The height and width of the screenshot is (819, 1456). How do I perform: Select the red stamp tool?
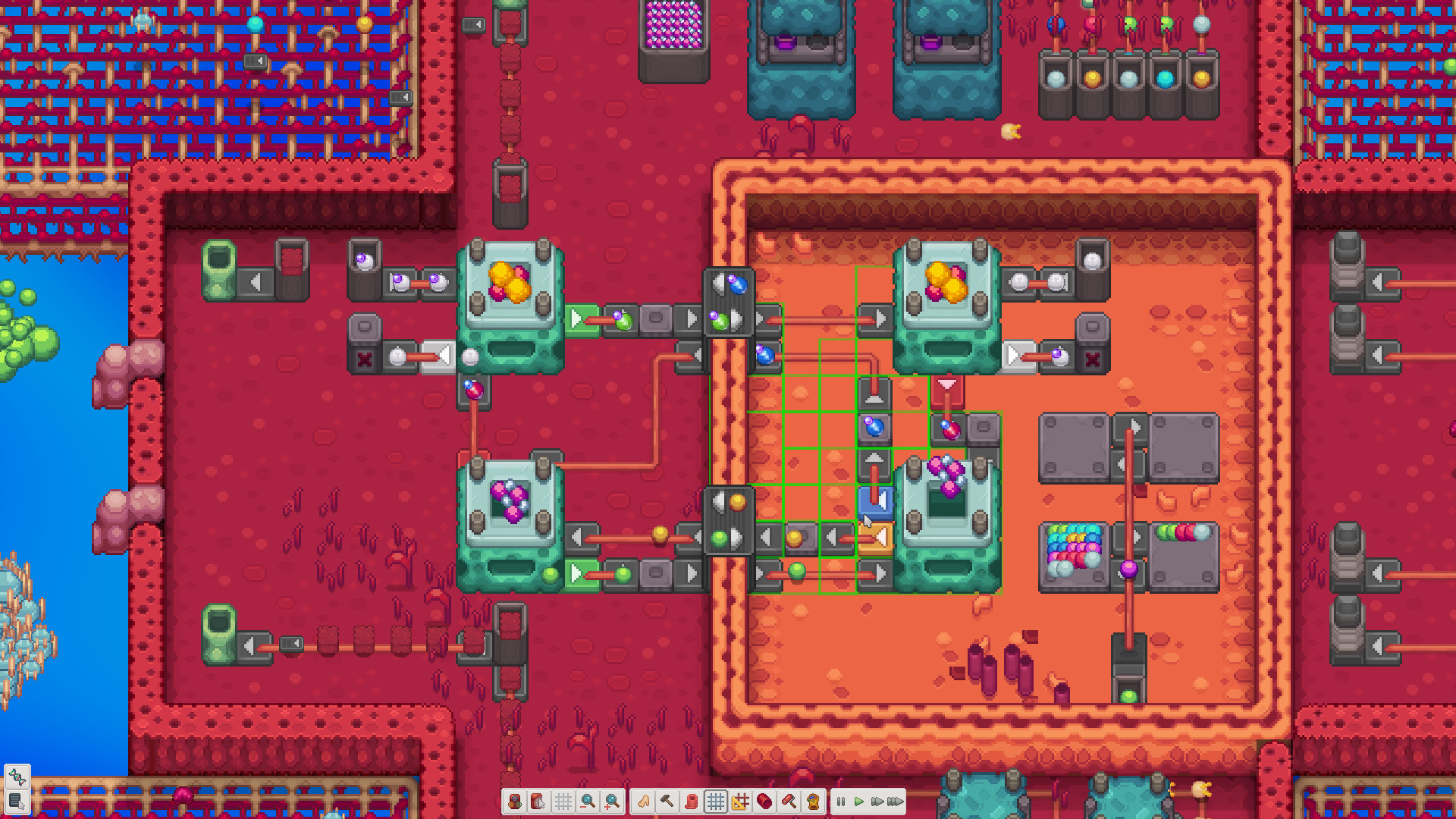click(692, 802)
